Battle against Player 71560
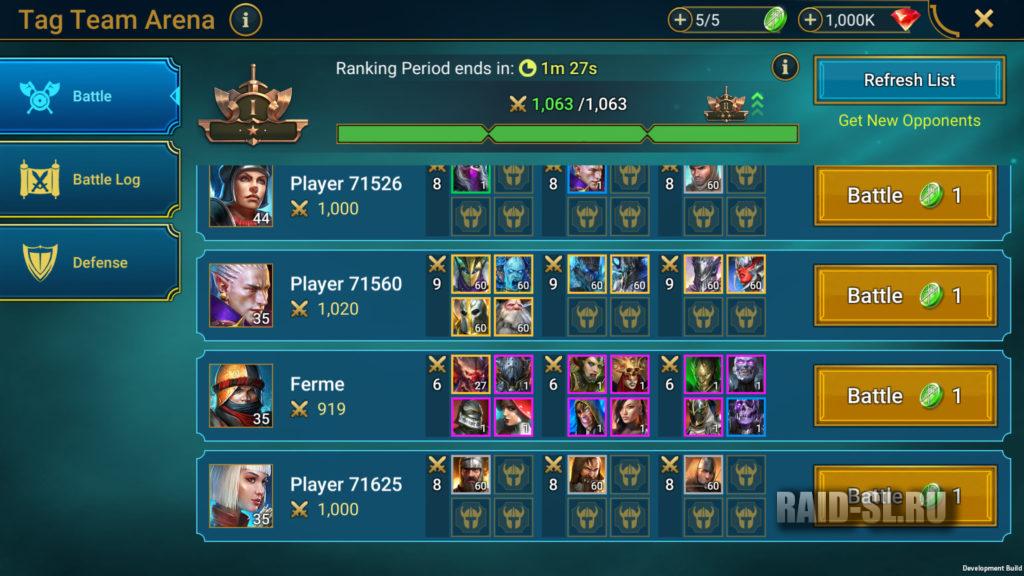 tap(905, 296)
